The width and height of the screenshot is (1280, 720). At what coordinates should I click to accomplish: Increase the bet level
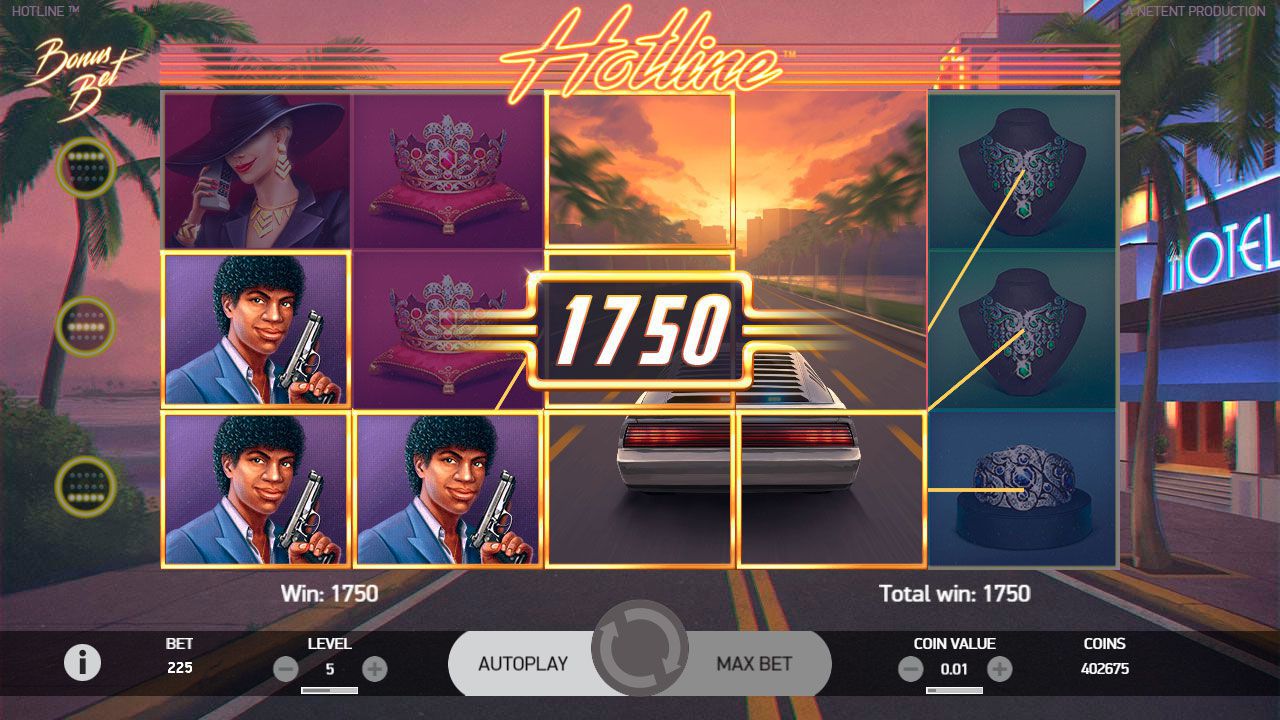(375, 669)
